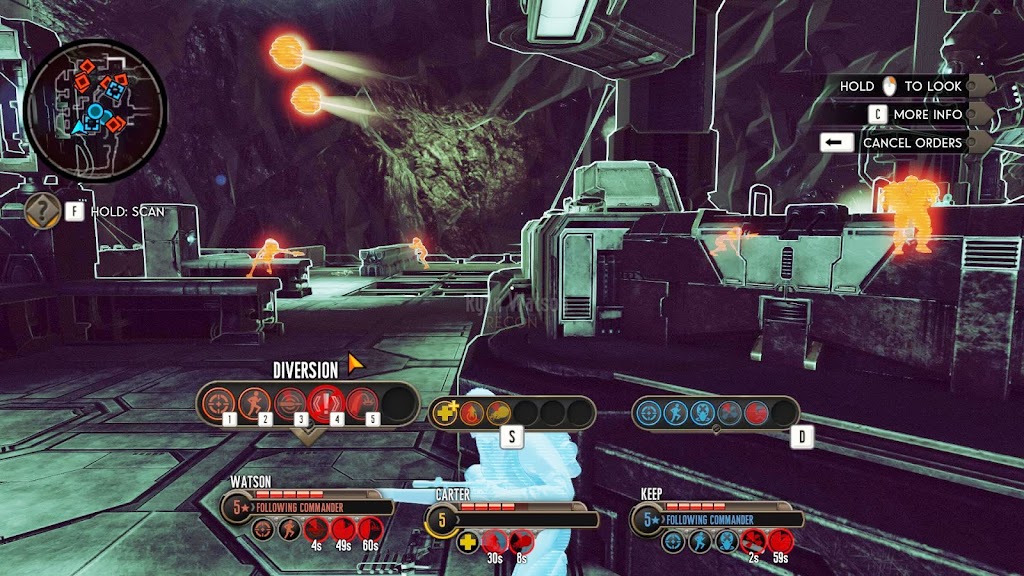This screenshot has height=576, width=1024.
Task: Use Carter's Heal ability with yellow cross
Action: tap(446, 412)
